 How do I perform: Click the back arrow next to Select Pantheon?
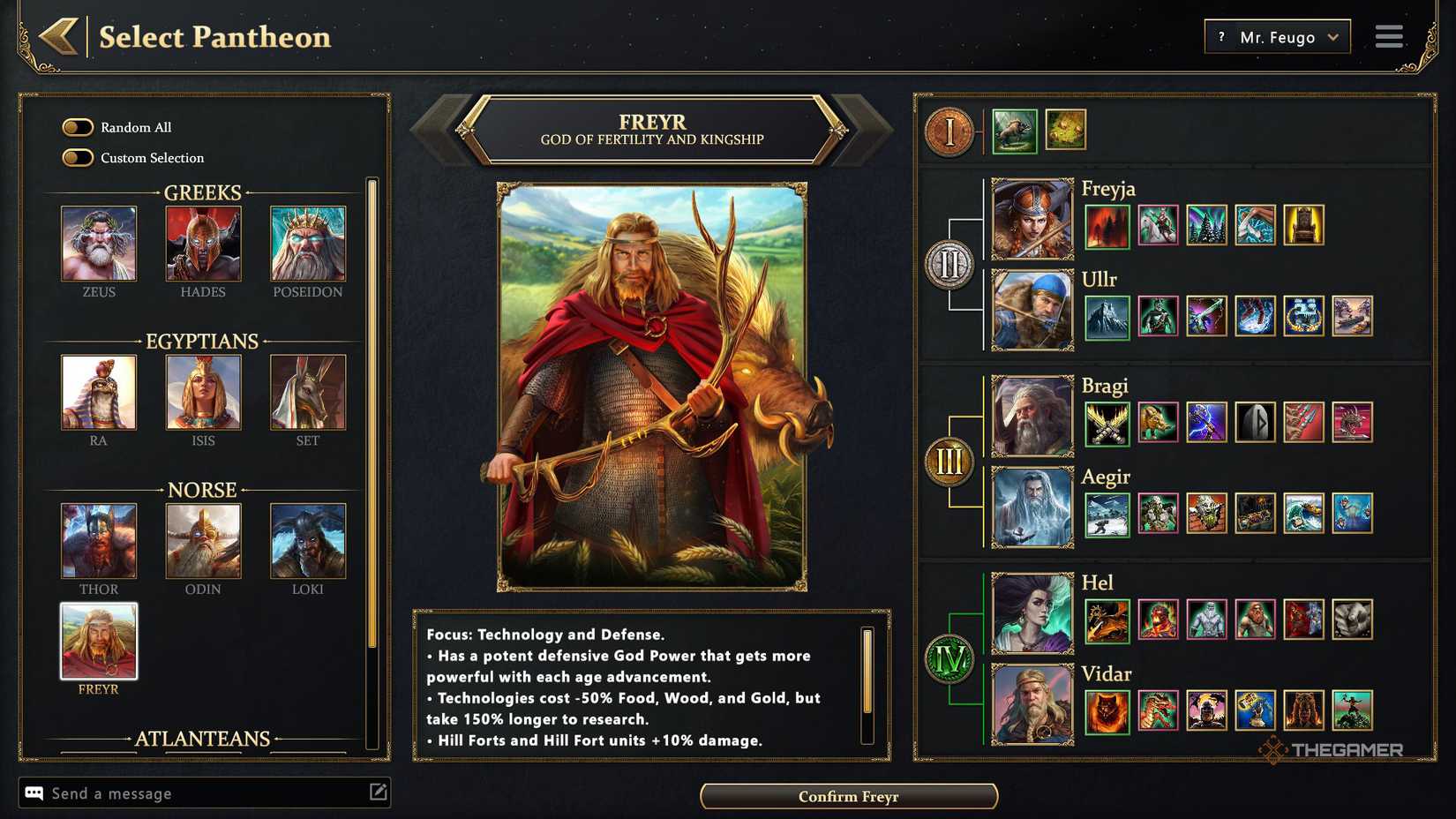(58, 36)
